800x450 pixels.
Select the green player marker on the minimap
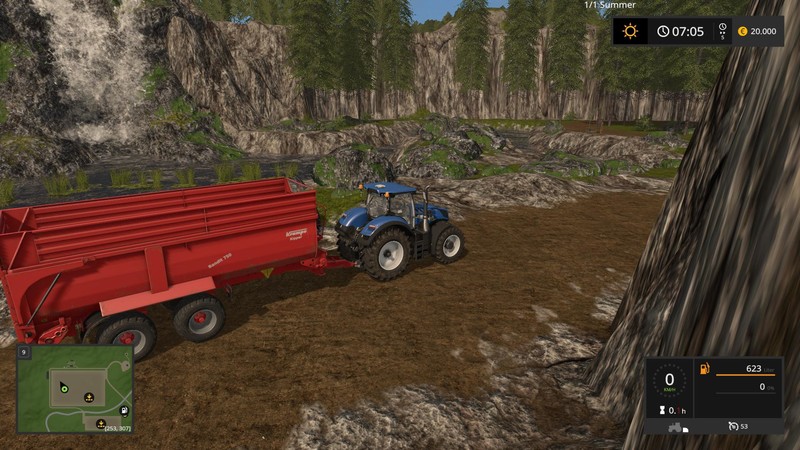click(x=63, y=387)
